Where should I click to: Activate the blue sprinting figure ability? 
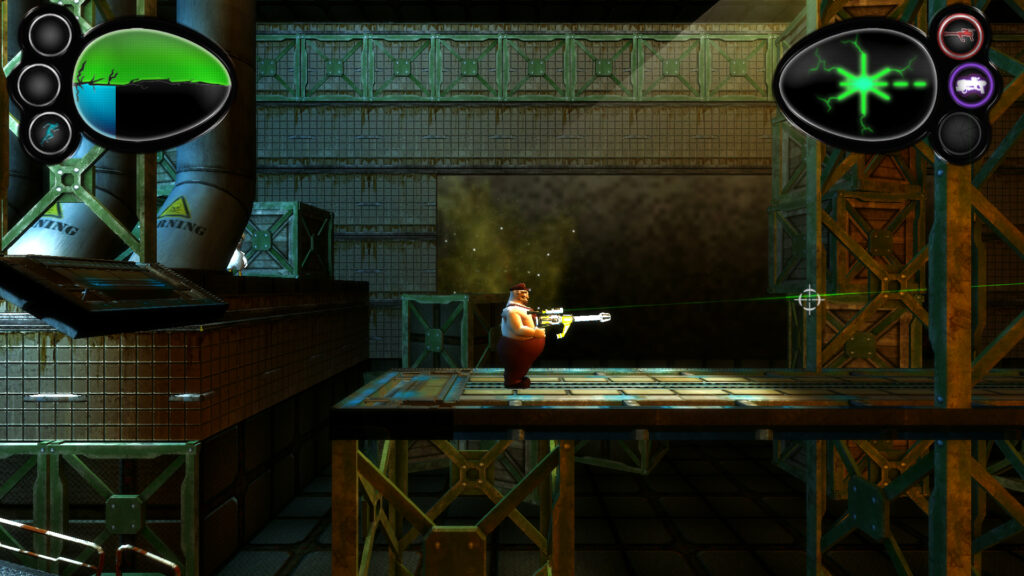(x=49, y=133)
